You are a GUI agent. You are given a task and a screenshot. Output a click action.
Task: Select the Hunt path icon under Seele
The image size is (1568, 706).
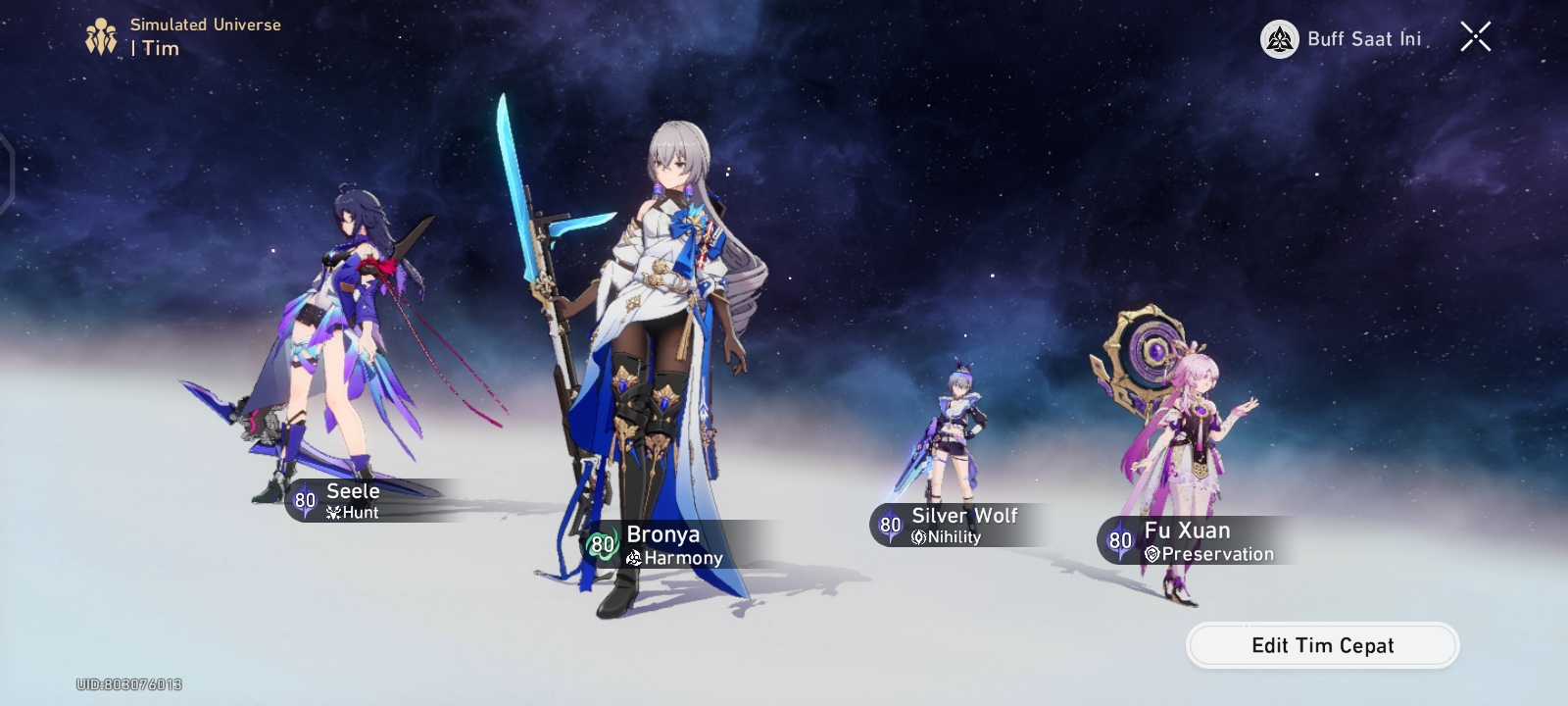coord(335,512)
